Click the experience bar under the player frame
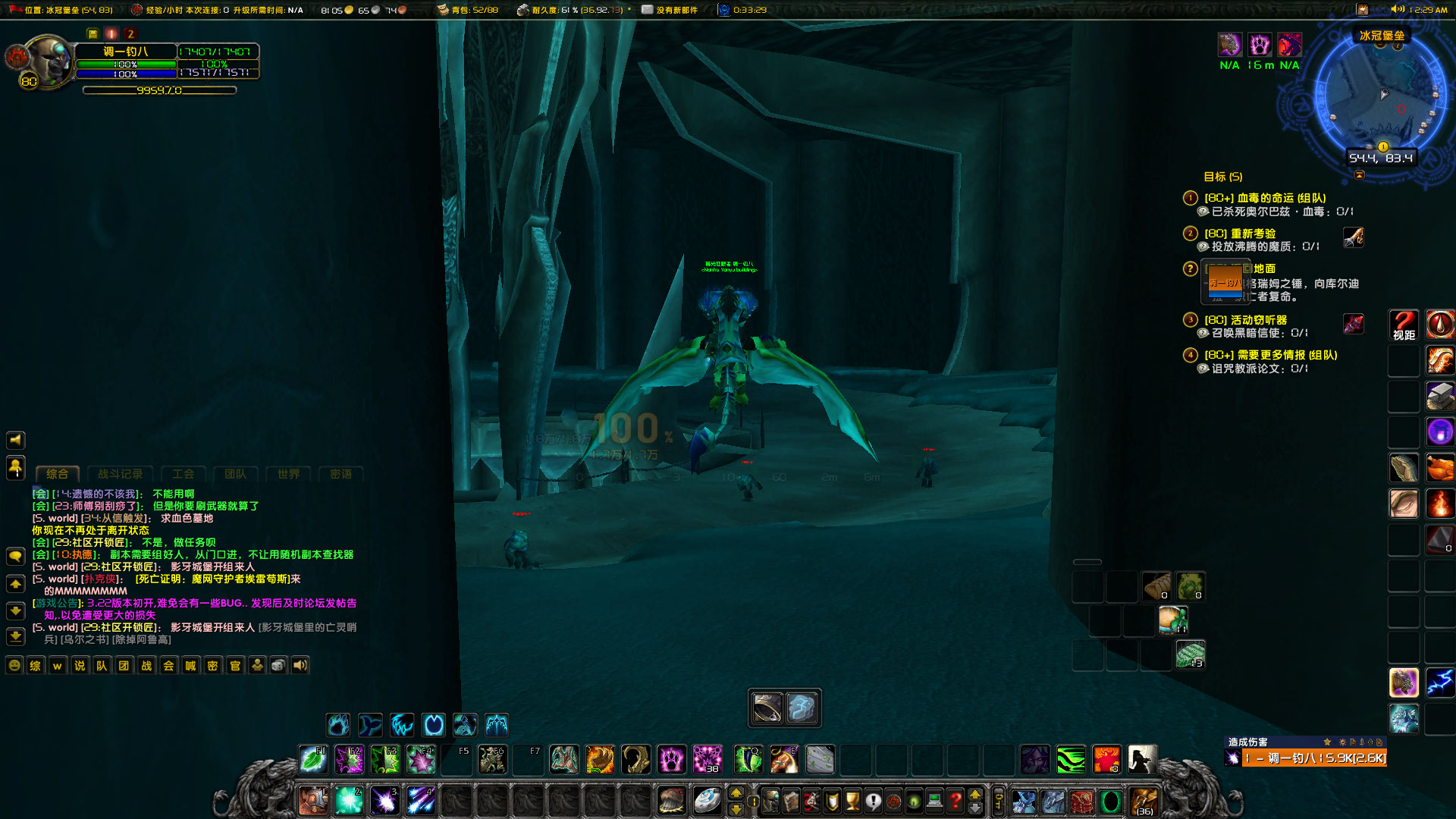 point(159,89)
